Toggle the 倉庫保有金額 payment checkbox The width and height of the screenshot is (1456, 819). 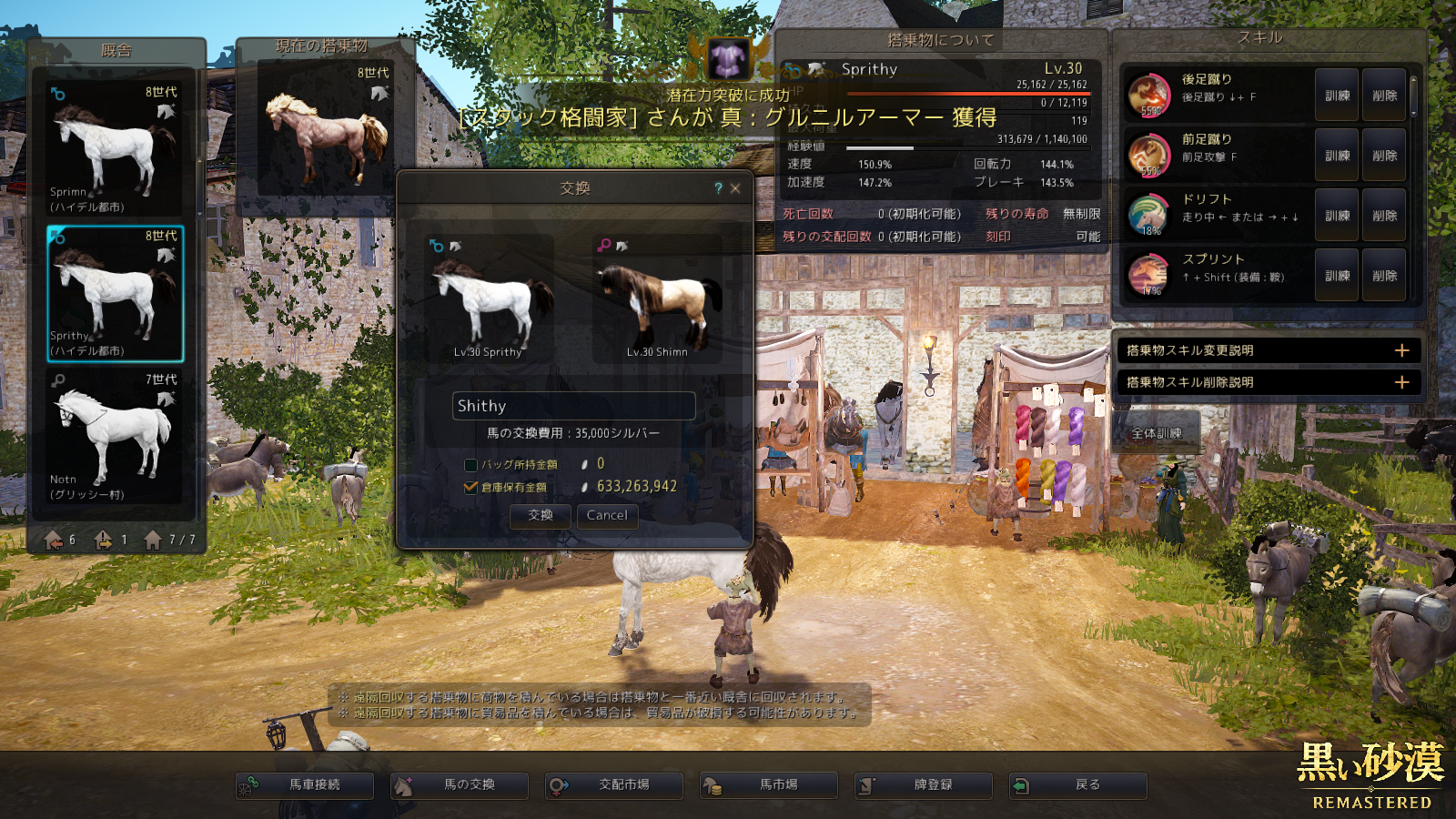pos(470,487)
